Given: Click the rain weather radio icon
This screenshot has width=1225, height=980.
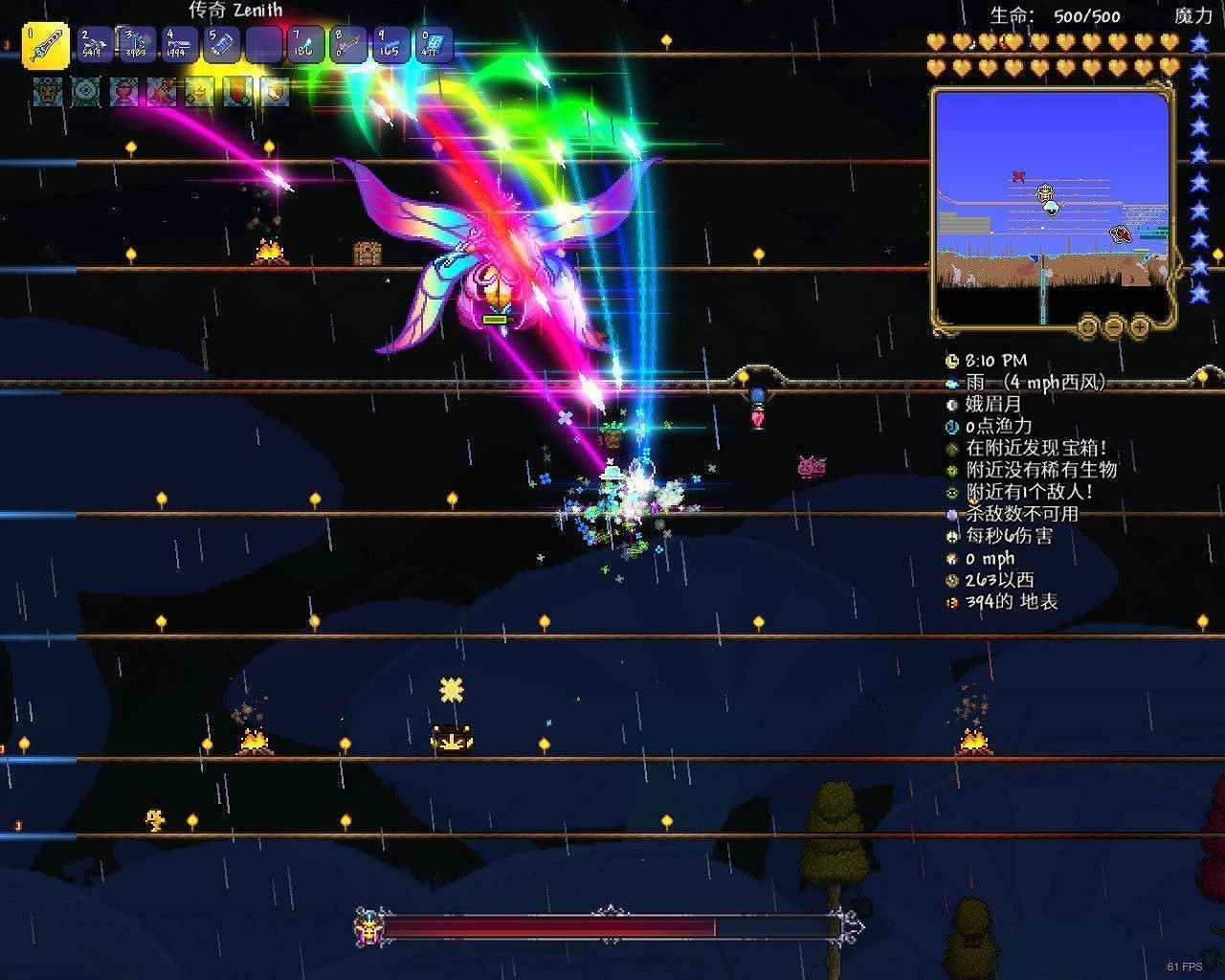Looking at the screenshot, I should point(950,382).
